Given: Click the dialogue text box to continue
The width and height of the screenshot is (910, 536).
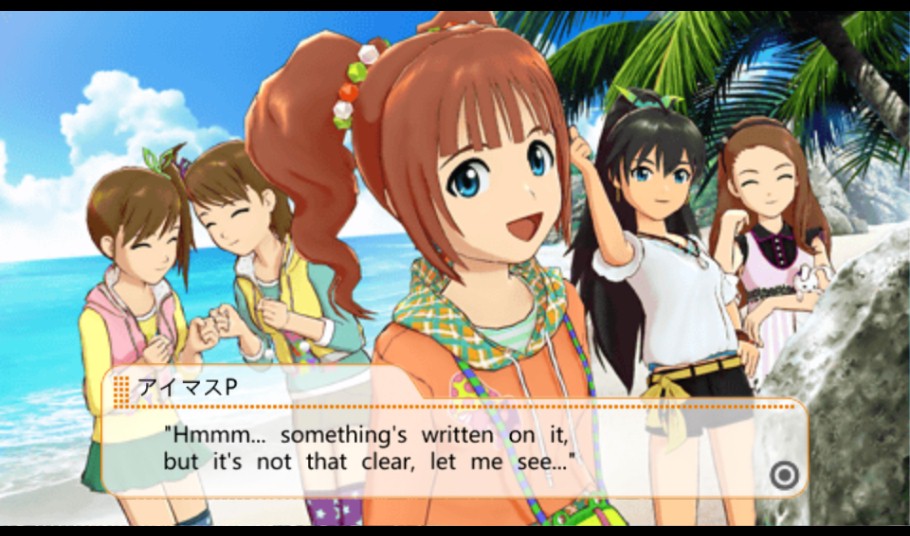Looking at the screenshot, I should (x=453, y=448).
